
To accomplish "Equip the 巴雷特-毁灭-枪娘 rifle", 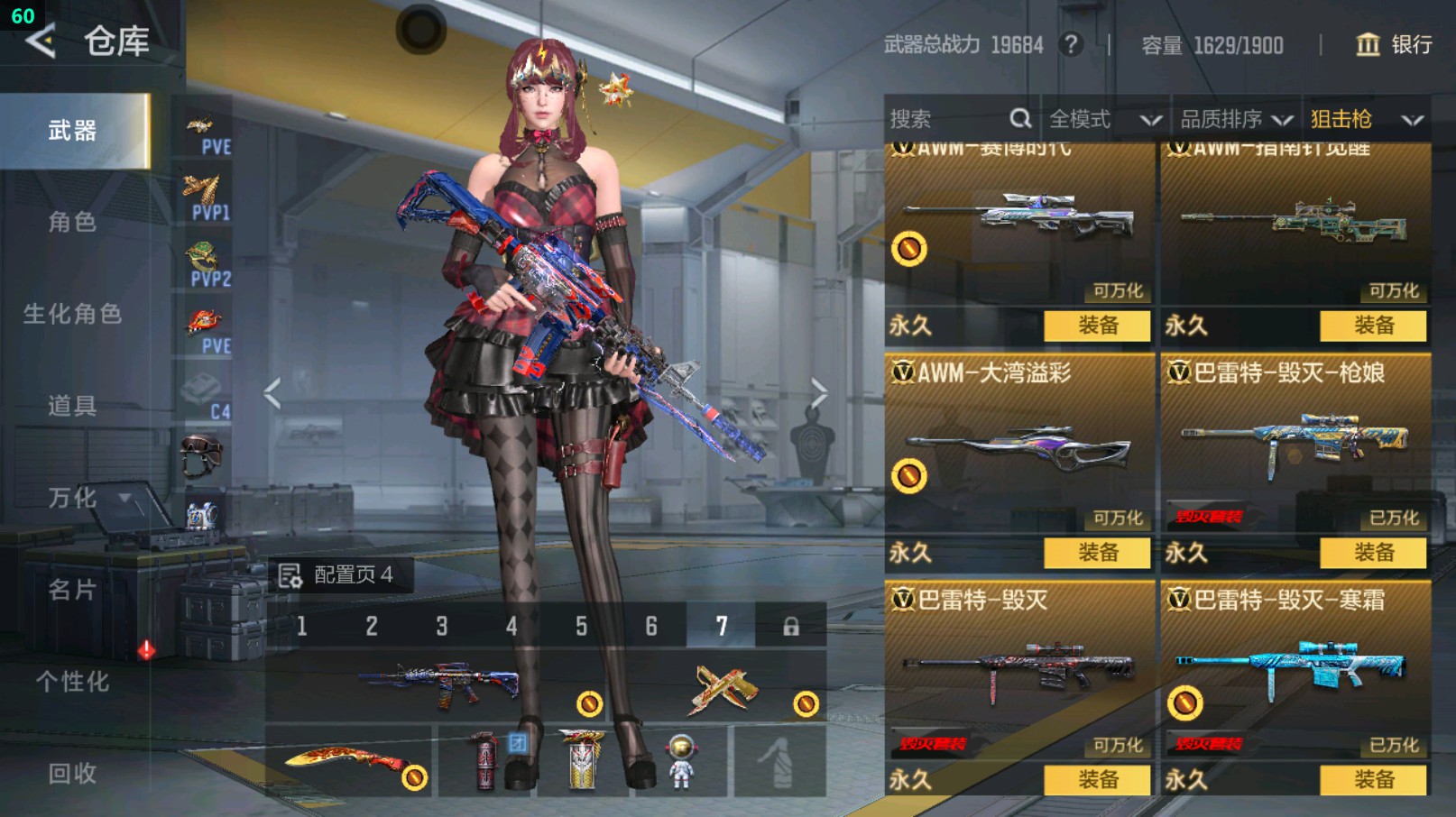I will coord(1373,552).
